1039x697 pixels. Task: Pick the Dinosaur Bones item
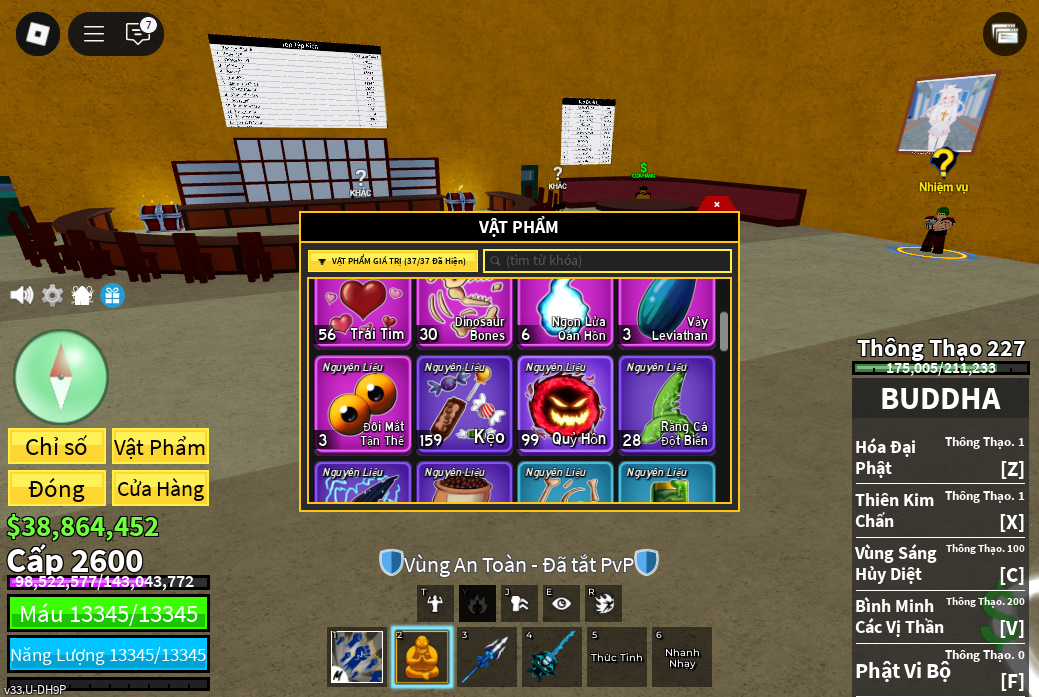point(464,313)
